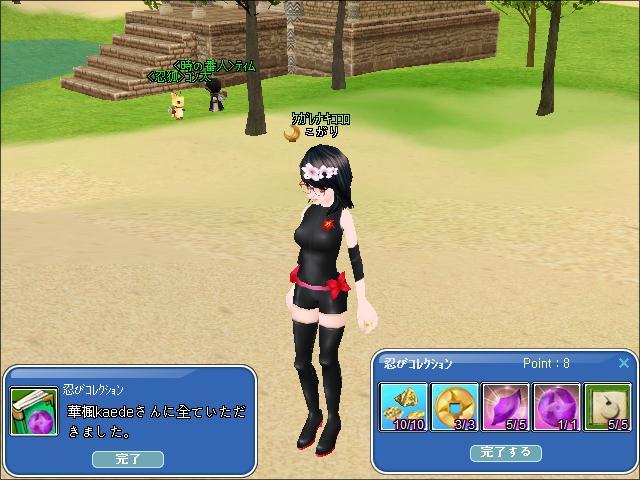Confirm the notification with the 完了 button
This screenshot has height=480, width=640.
click(128, 459)
